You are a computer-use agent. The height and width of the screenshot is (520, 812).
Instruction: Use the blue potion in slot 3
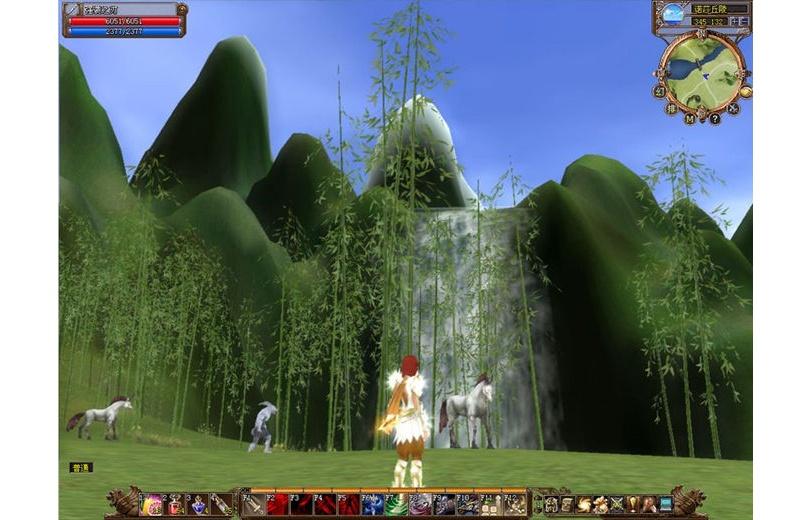(199, 505)
